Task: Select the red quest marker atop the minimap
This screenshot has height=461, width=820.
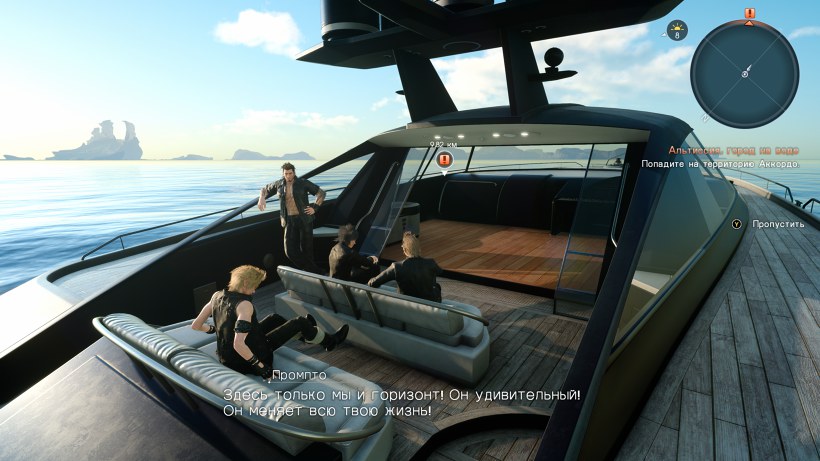Action: pyautogui.click(x=750, y=13)
